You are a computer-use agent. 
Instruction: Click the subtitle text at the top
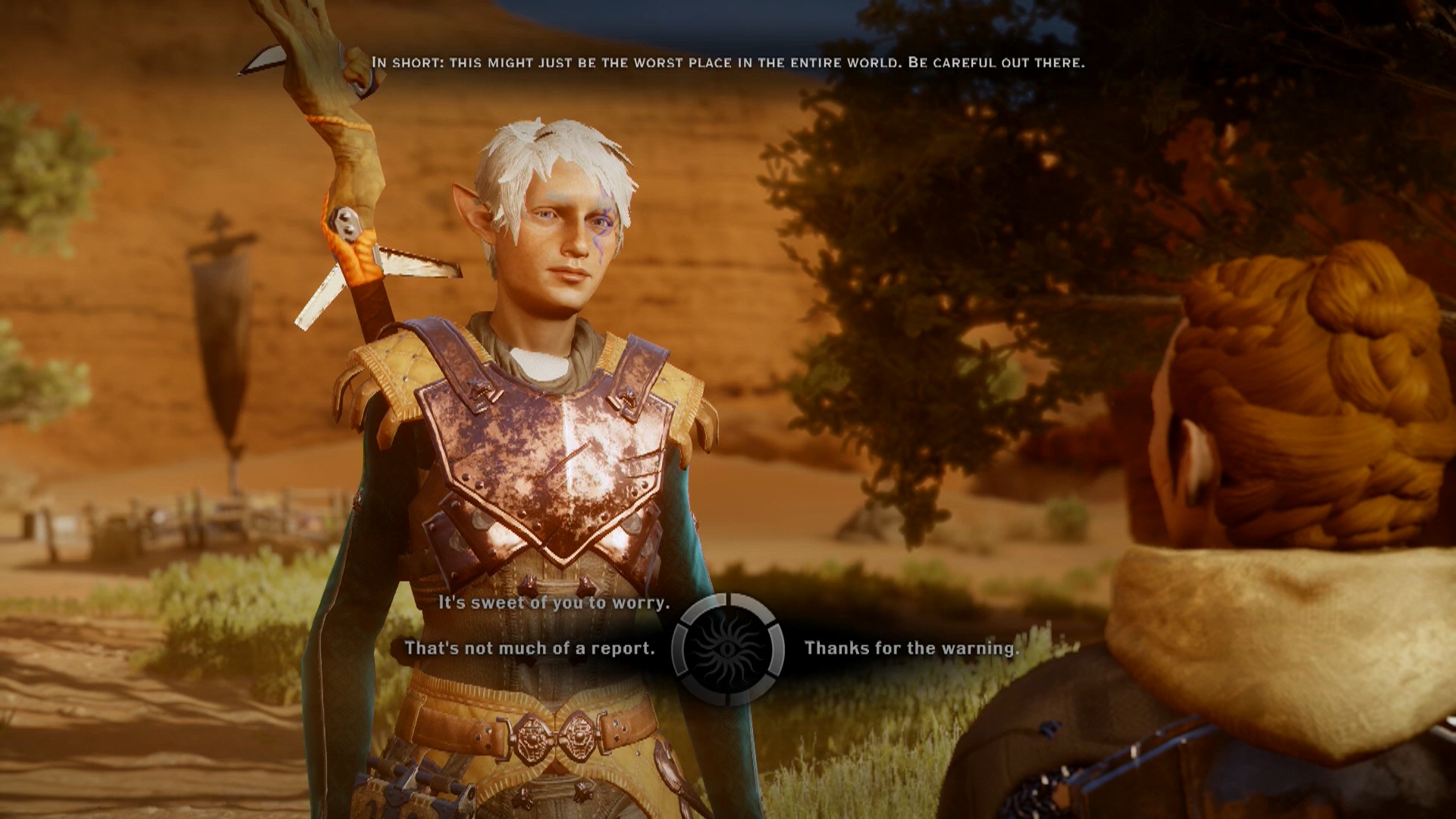pos(728,64)
